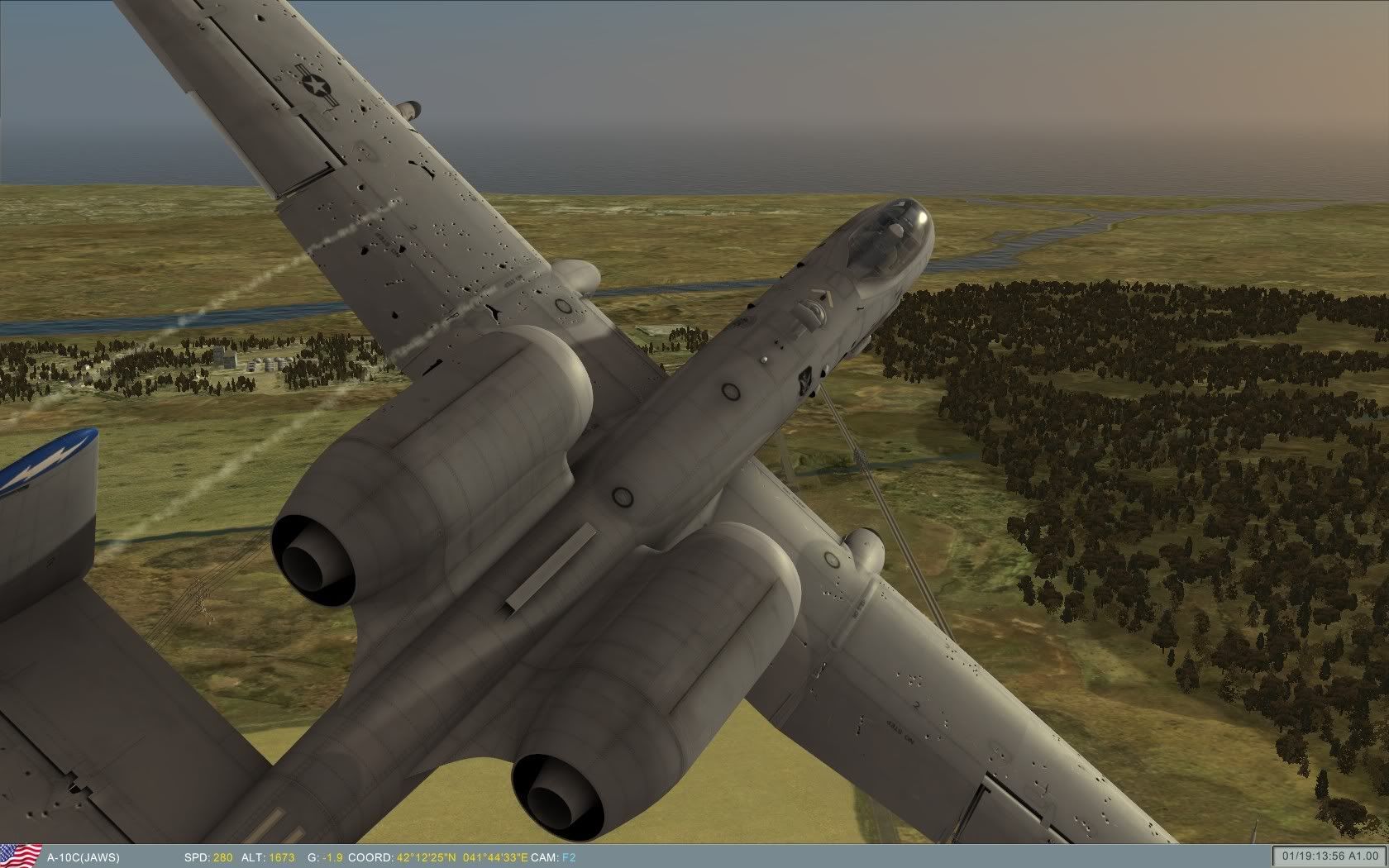Click the COORD latitude value 42°12'25"N
This screenshot has height=868, width=1389.
[426, 858]
